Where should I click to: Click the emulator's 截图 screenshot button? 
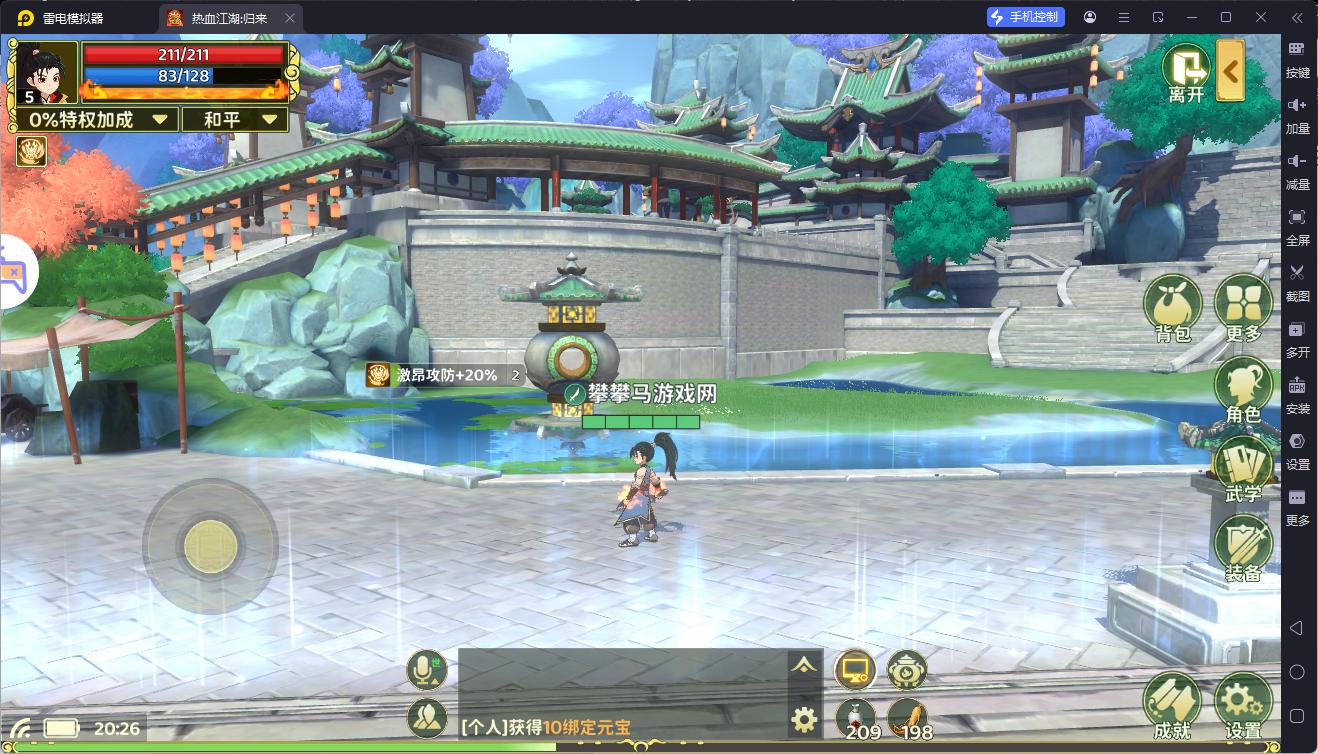(x=1297, y=281)
